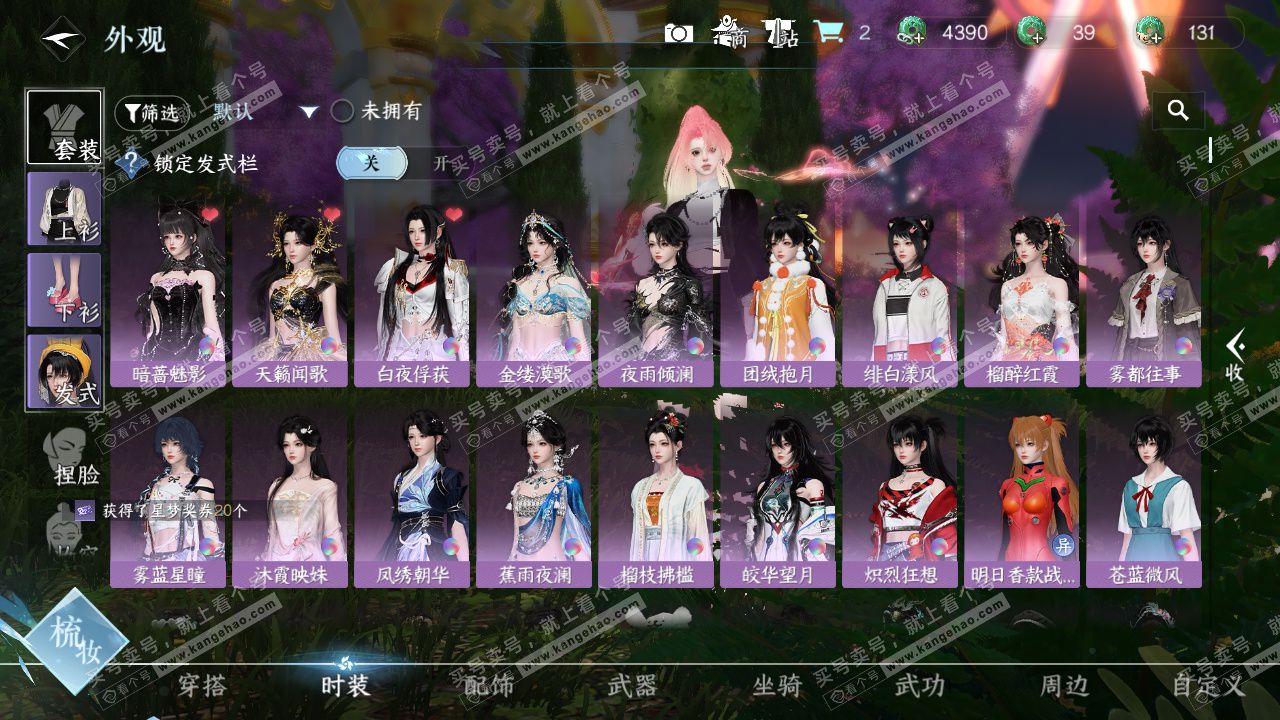Open the search magnifier button

click(1178, 111)
